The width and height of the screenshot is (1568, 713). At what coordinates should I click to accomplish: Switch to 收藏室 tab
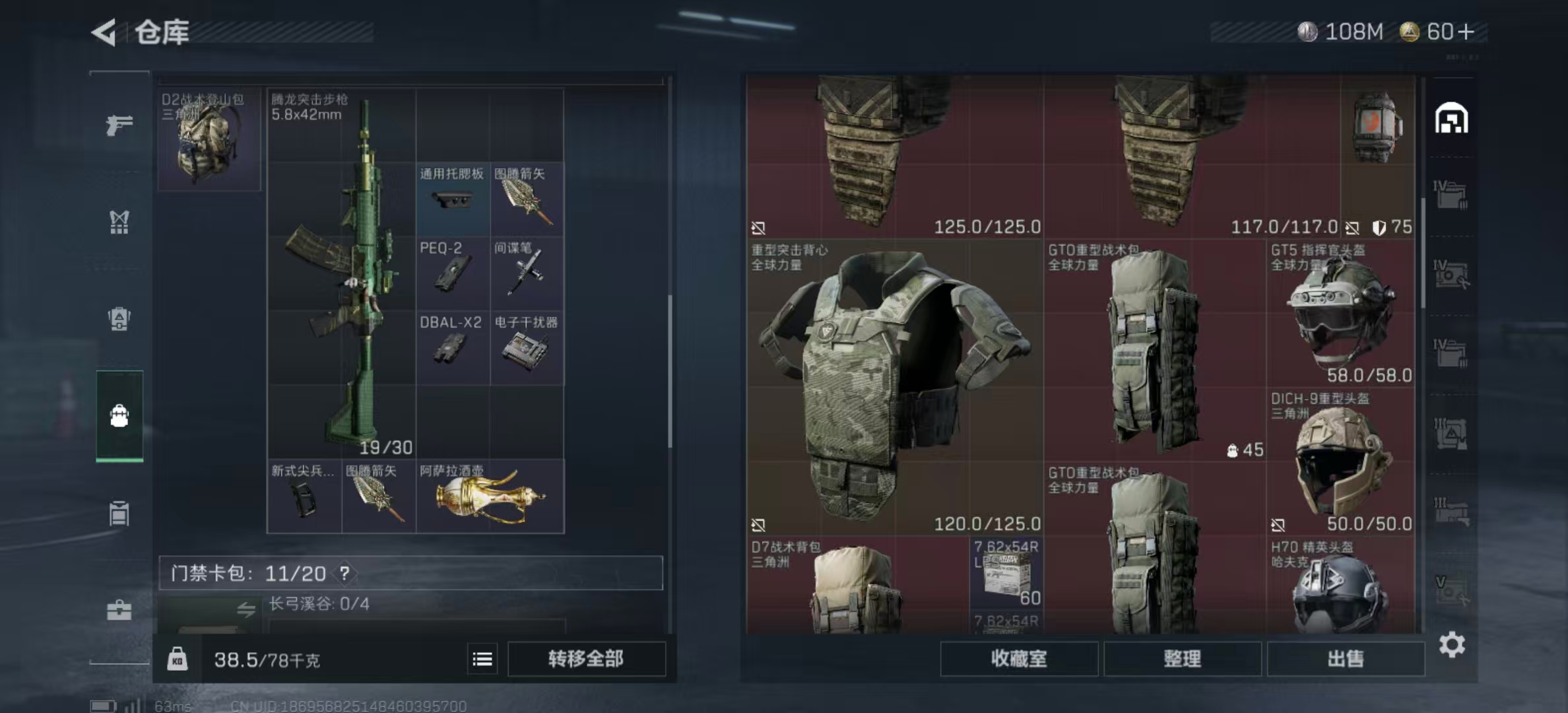click(1020, 660)
